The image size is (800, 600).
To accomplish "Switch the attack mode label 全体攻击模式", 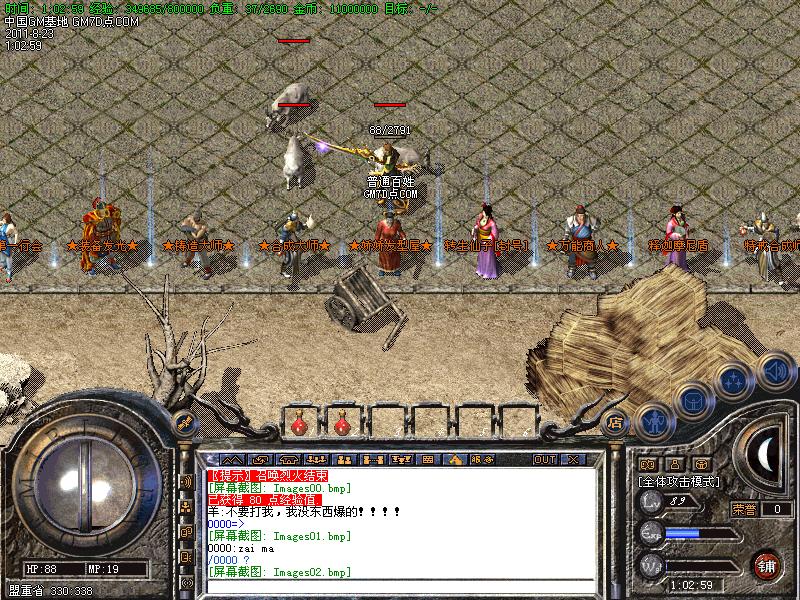I will click(679, 481).
